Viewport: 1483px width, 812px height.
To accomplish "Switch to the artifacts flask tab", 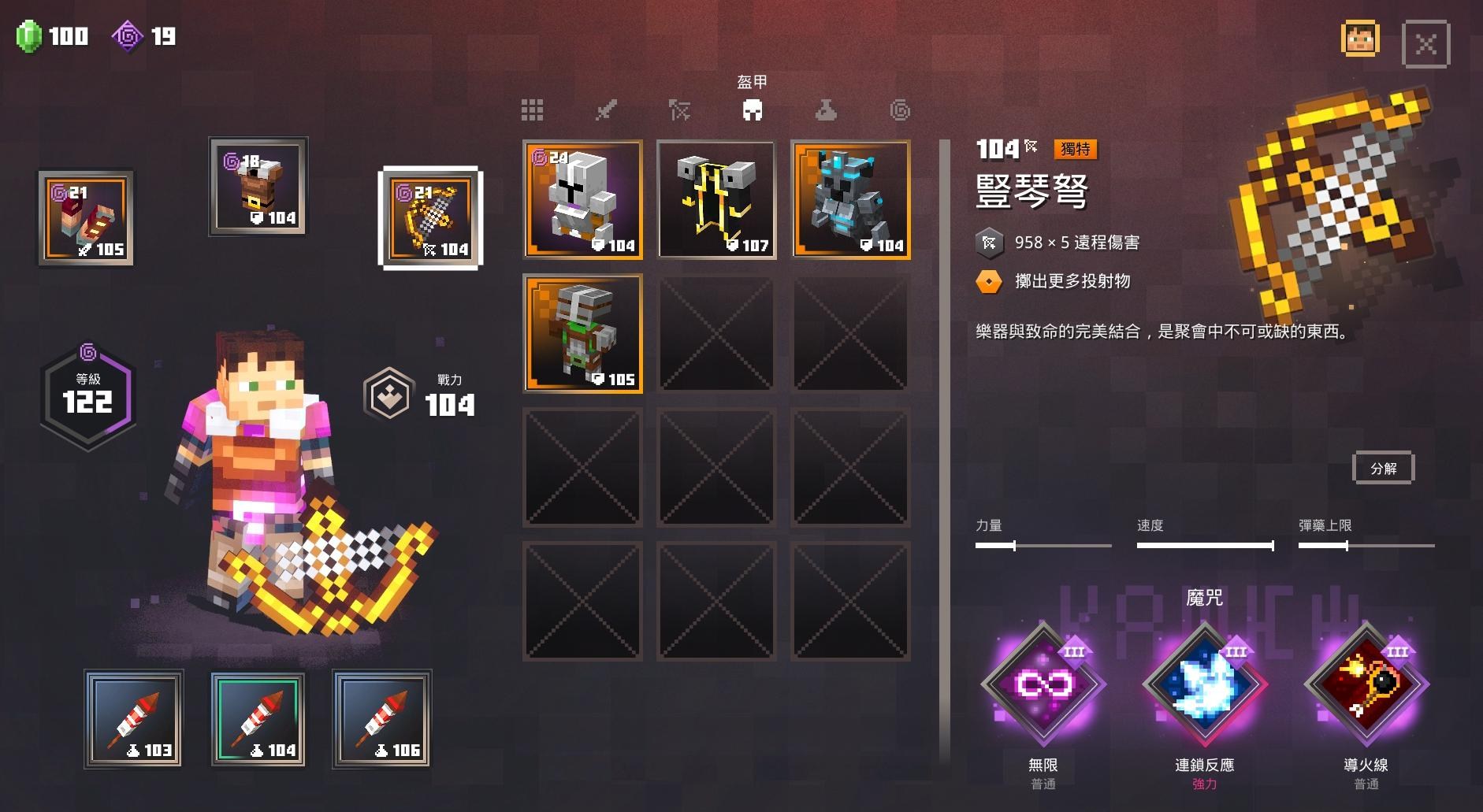I will point(825,110).
